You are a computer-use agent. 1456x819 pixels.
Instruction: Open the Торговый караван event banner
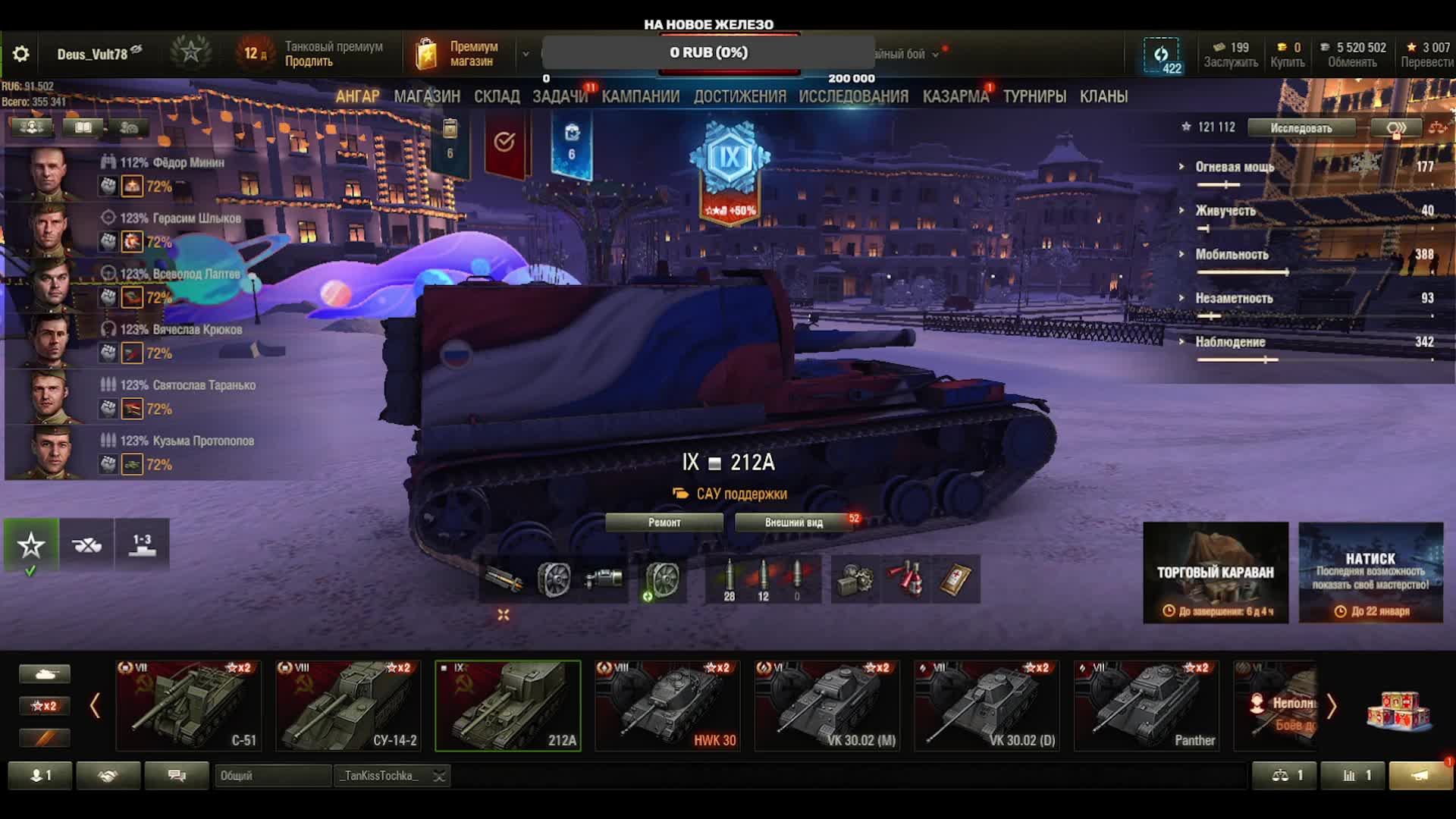[1215, 573]
